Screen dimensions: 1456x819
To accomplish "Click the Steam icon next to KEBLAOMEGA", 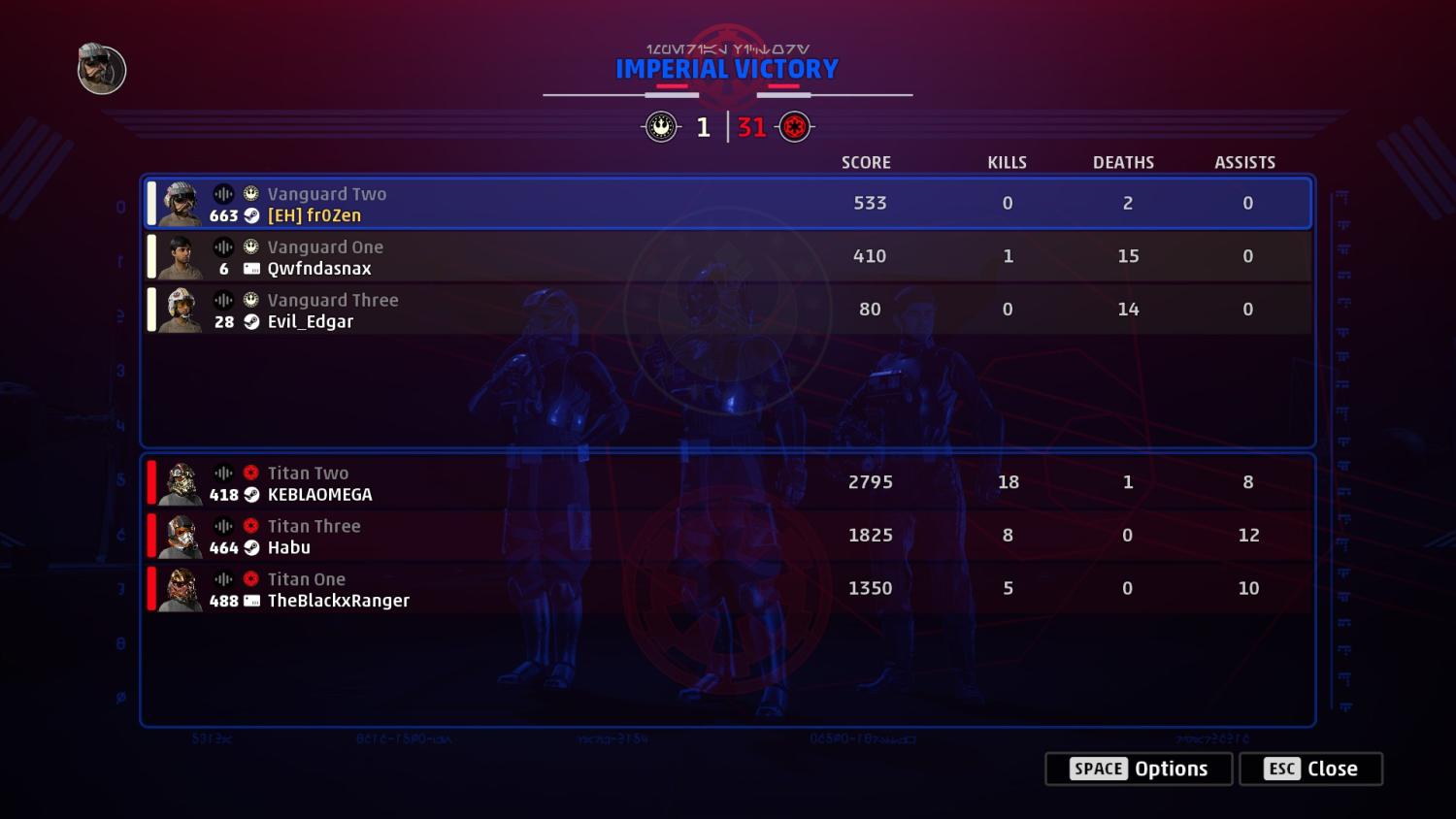I will tap(250, 495).
